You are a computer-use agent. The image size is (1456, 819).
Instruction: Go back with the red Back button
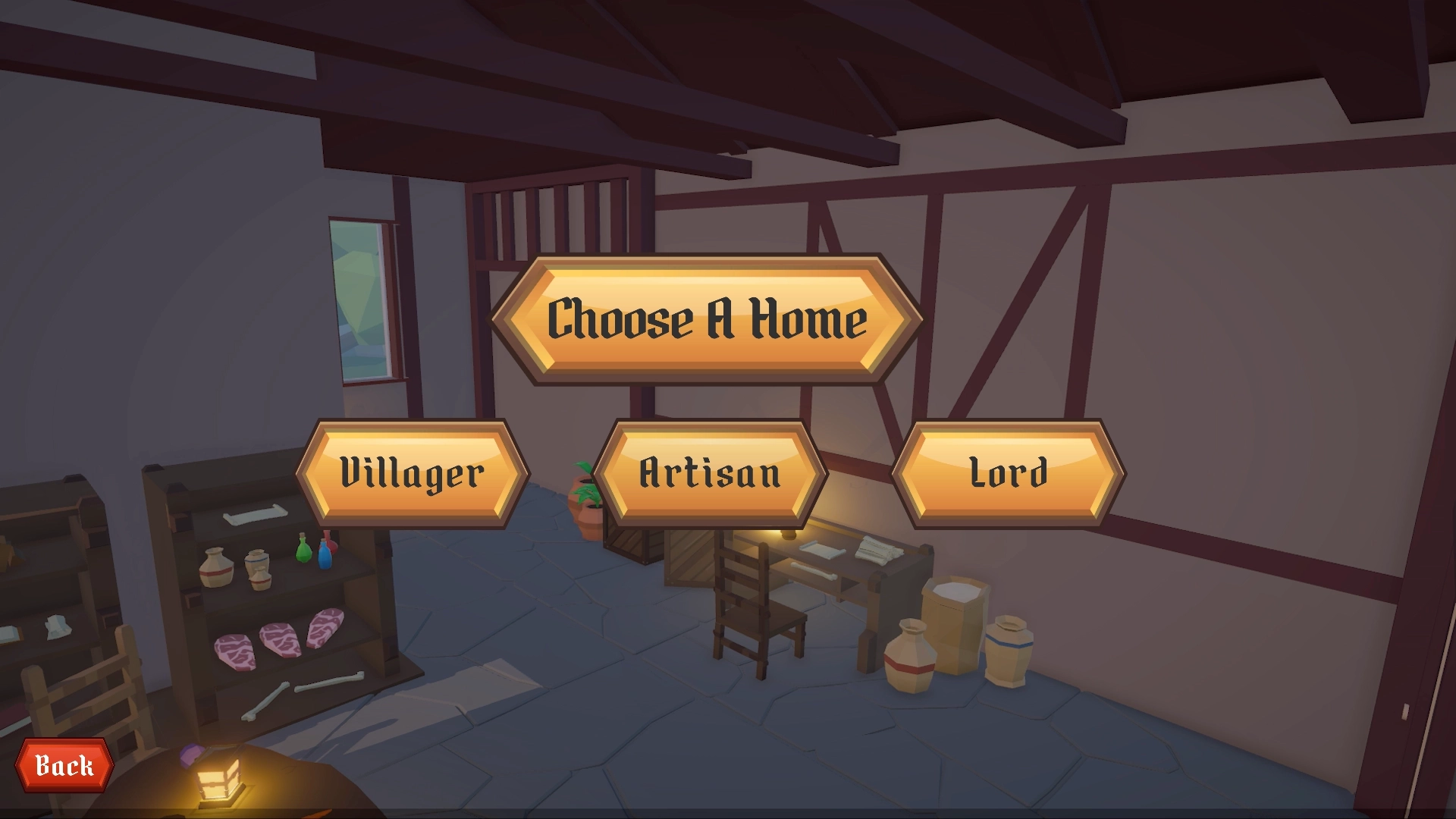click(x=64, y=765)
